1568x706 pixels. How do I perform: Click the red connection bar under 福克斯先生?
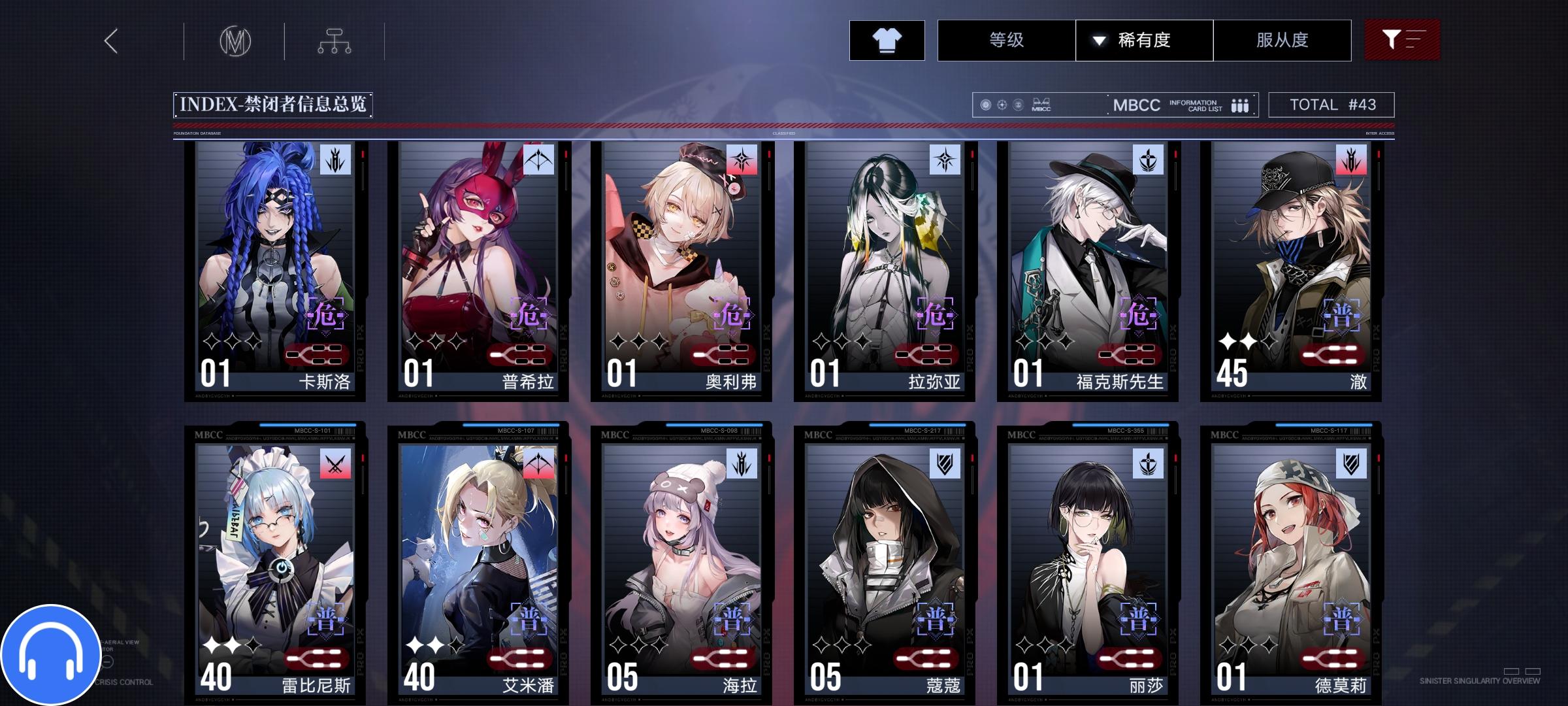click(x=1130, y=354)
